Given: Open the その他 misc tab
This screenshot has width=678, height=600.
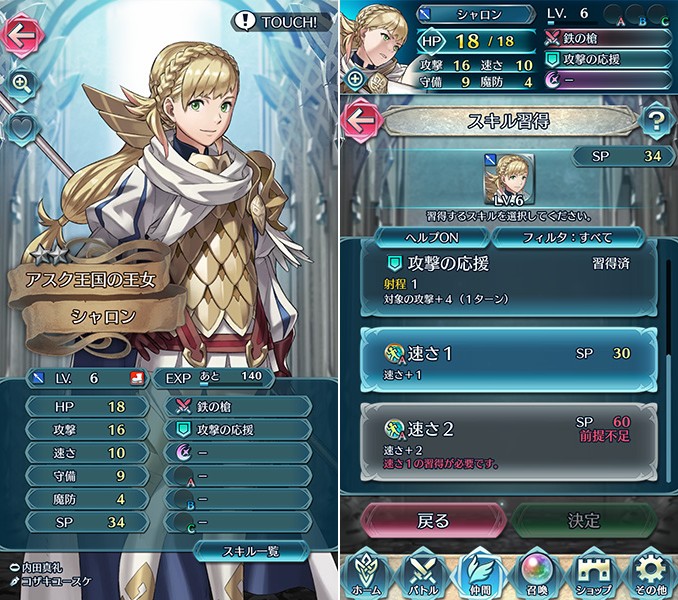Looking at the screenshot, I should (652, 575).
